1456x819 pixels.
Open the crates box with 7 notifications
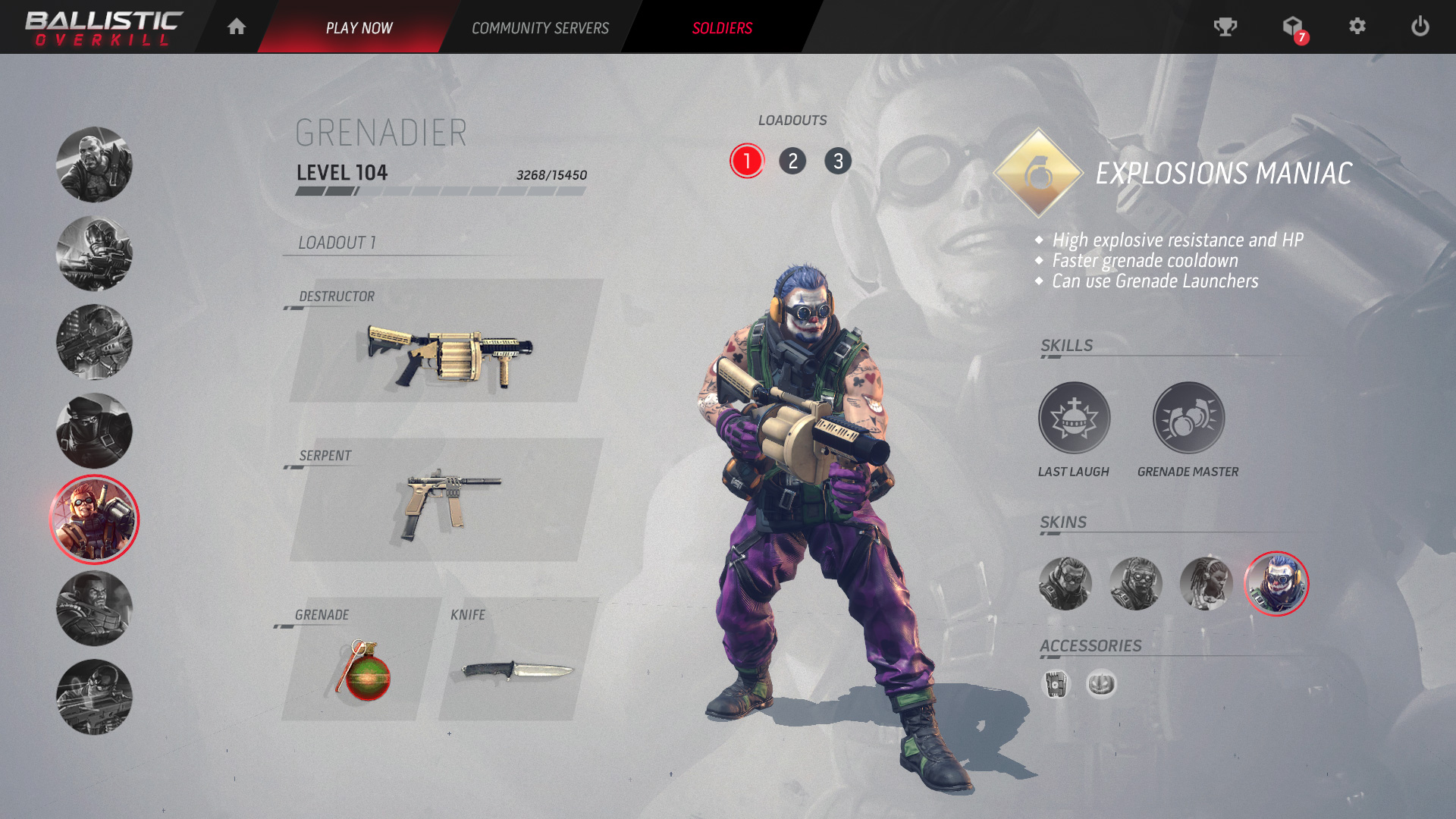tap(1292, 27)
